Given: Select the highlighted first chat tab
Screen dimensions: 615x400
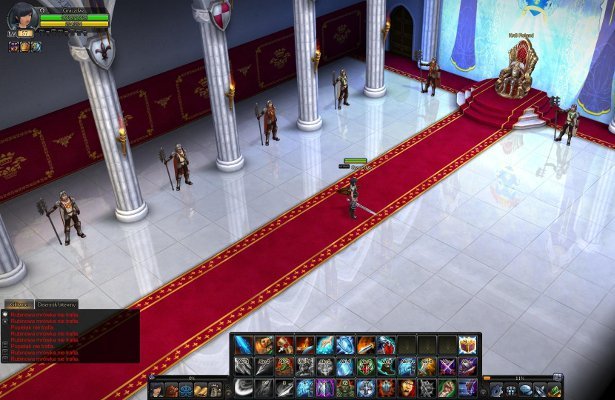Looking at the screenshot, I should tap(18, 303).
